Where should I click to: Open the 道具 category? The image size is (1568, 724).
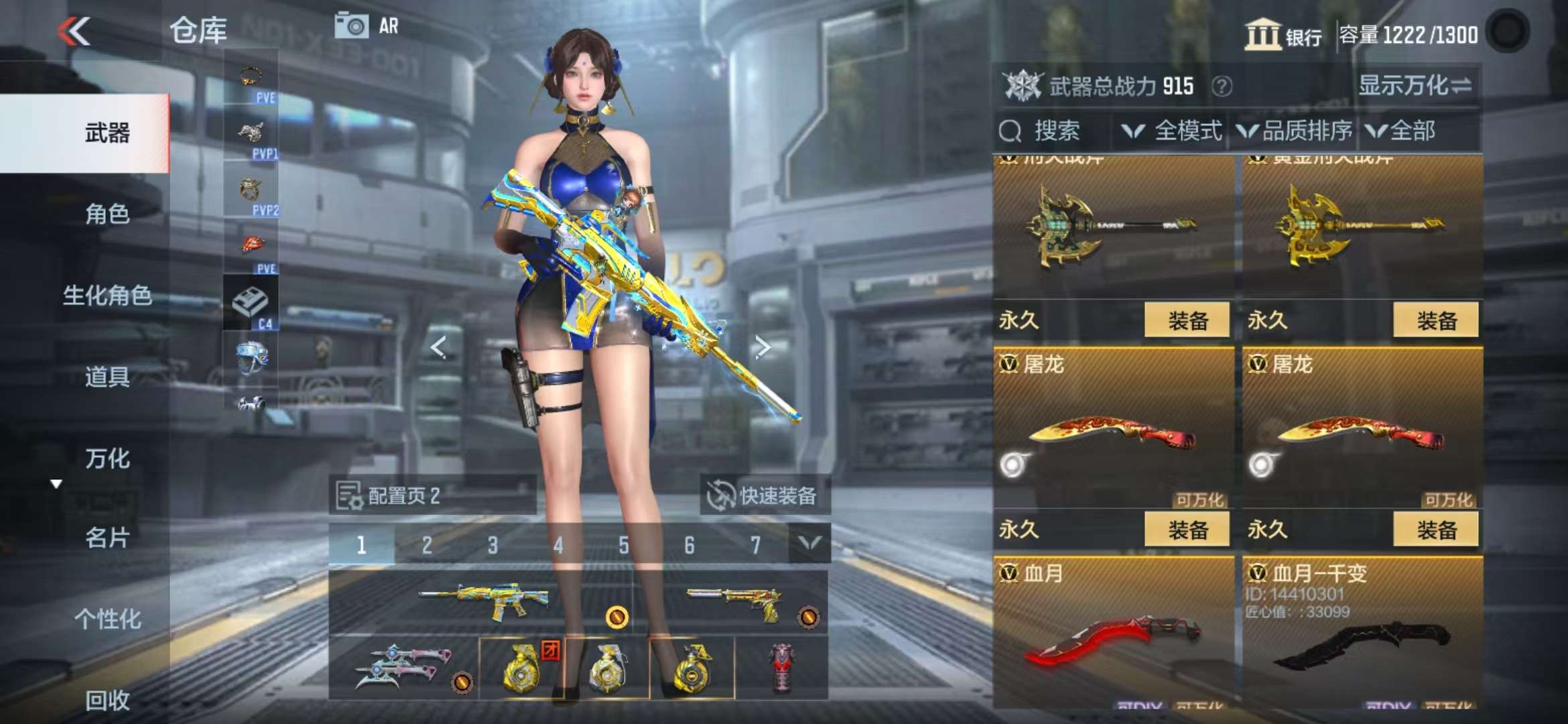[x=107, y=377]
